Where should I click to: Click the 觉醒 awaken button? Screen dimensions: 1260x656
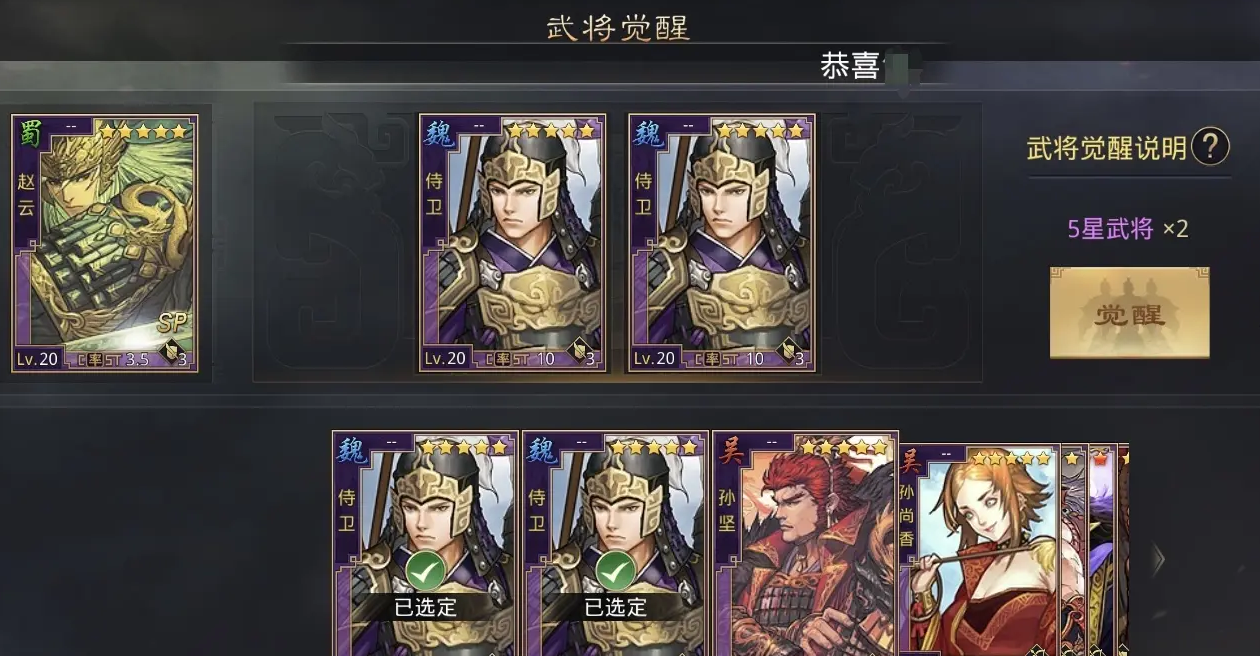click(x=1129, y=313)
